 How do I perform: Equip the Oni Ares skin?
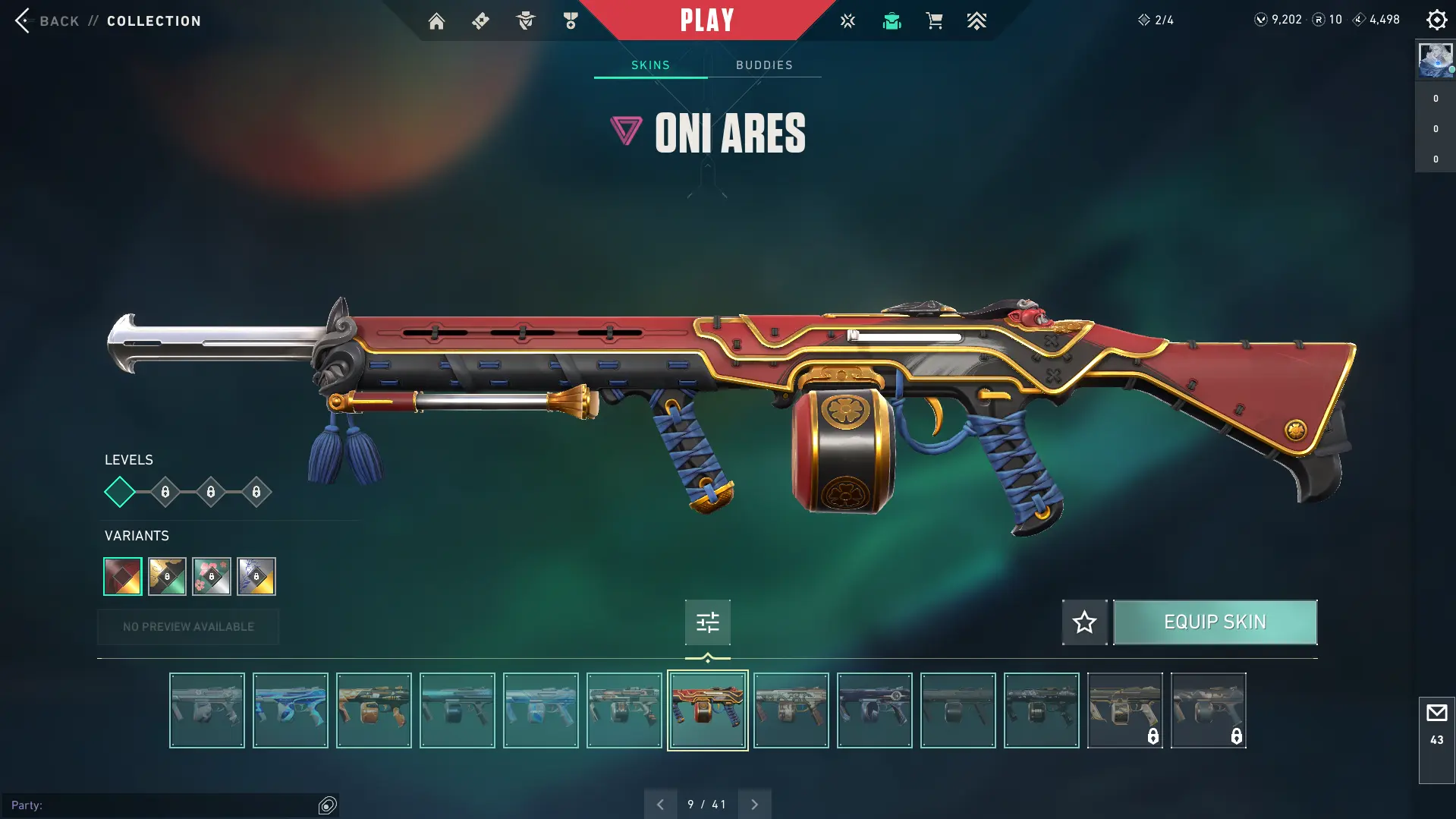[x=1215, y=622]
